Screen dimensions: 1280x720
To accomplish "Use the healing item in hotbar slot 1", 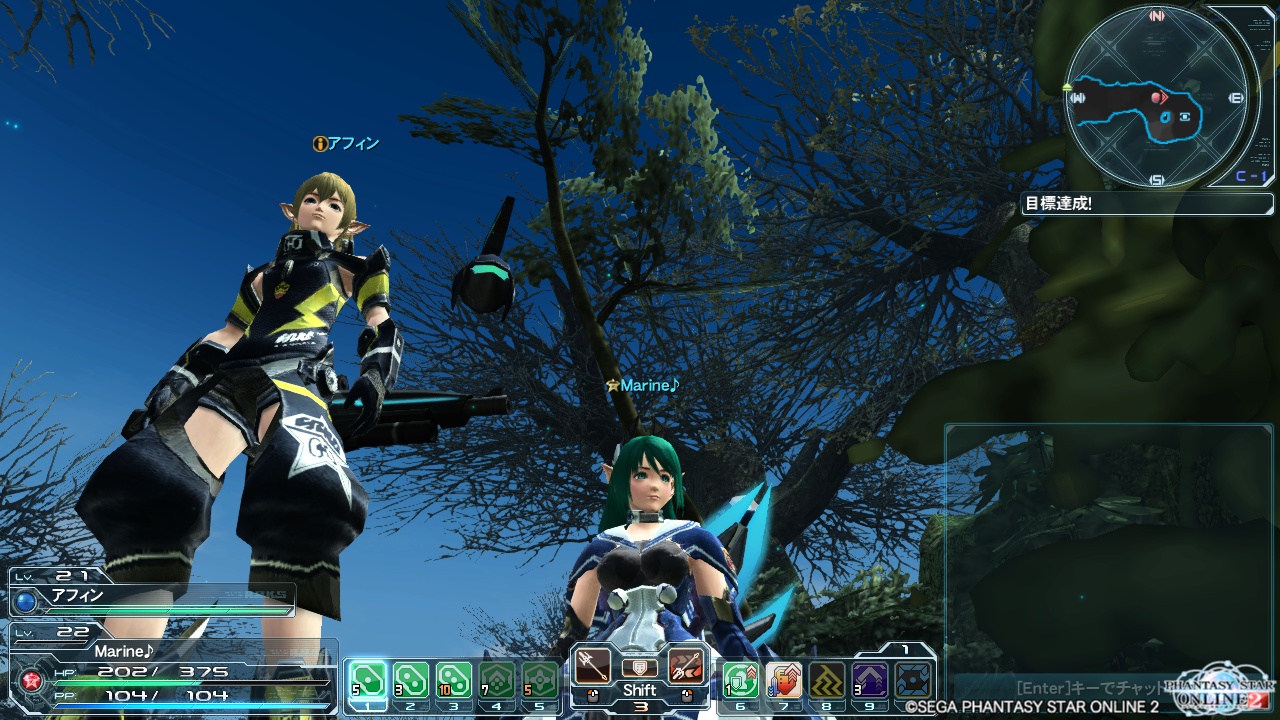I will click(x=369, y=681).
